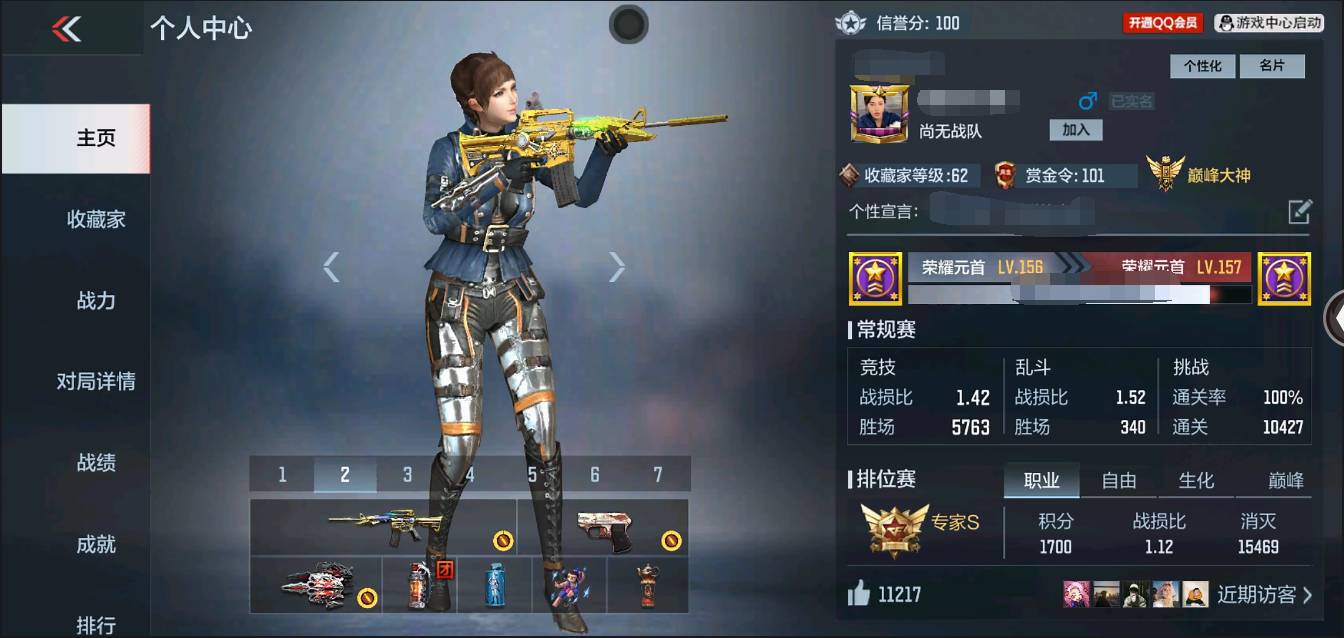The height and width of the screenshot is (638, 1344).
Task: Open the 名片 card button
Action: [1271, 66]
